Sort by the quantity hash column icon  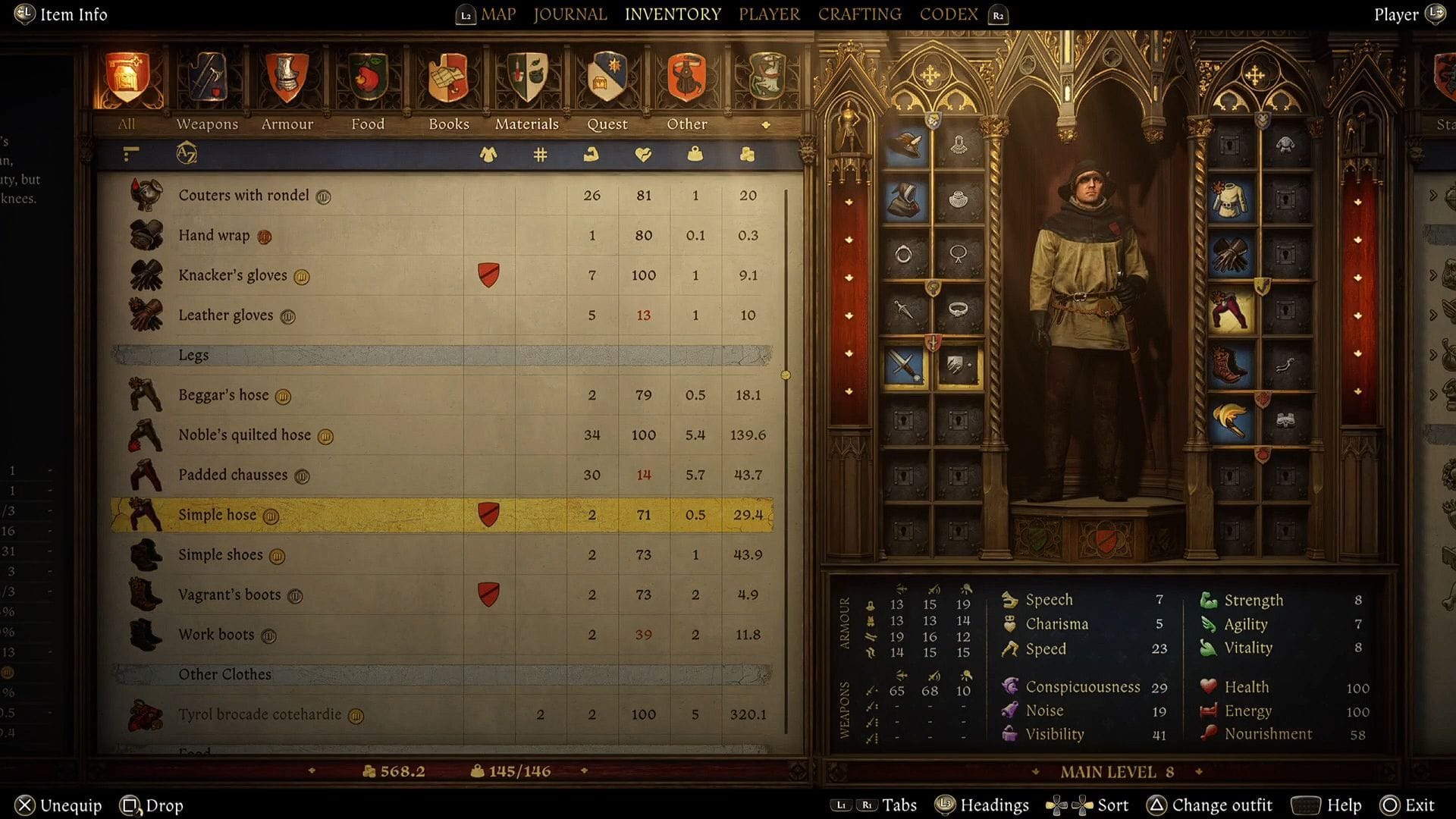click(x=541, y=154)
